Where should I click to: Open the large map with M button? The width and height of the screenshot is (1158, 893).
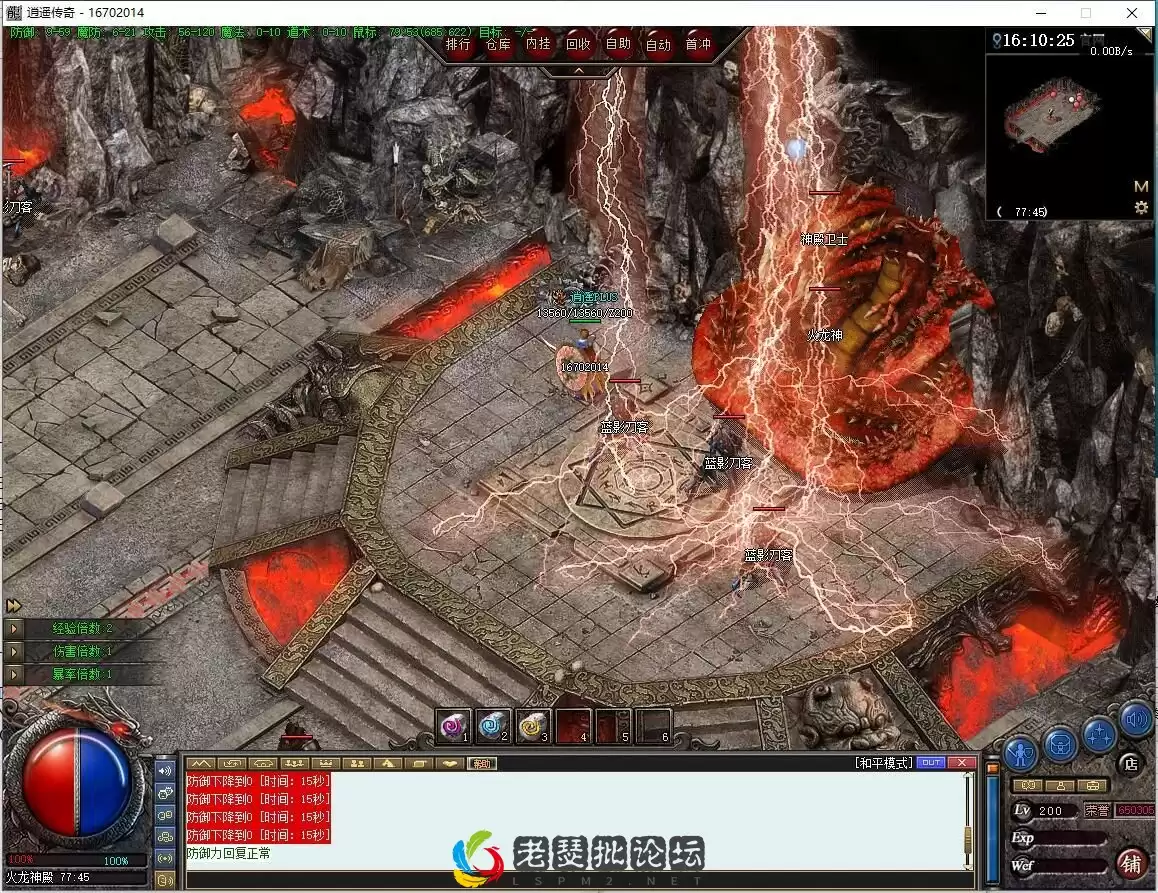coord(1141,186)
